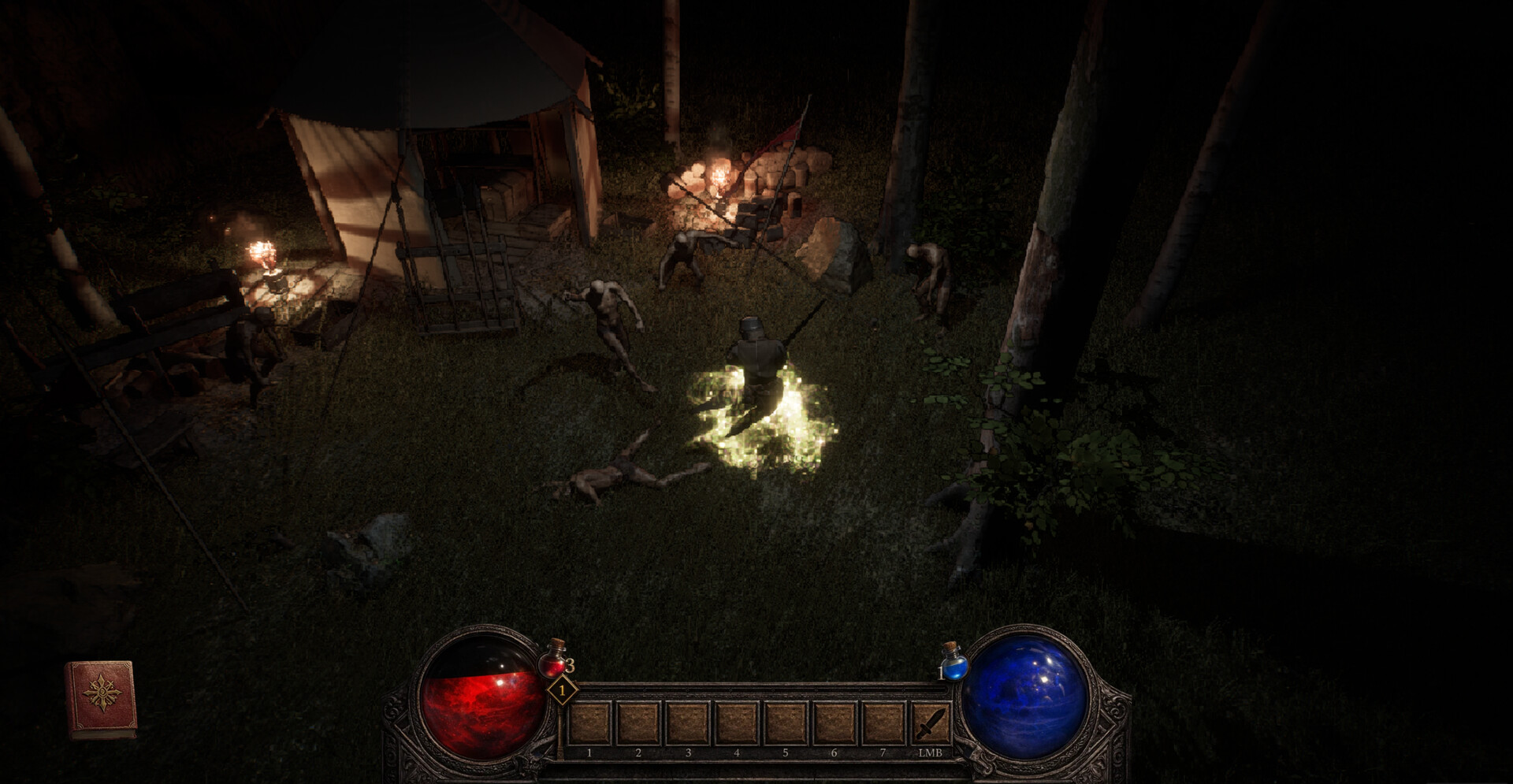Click the level 1 diamond badge

click(x=562, y=690)
